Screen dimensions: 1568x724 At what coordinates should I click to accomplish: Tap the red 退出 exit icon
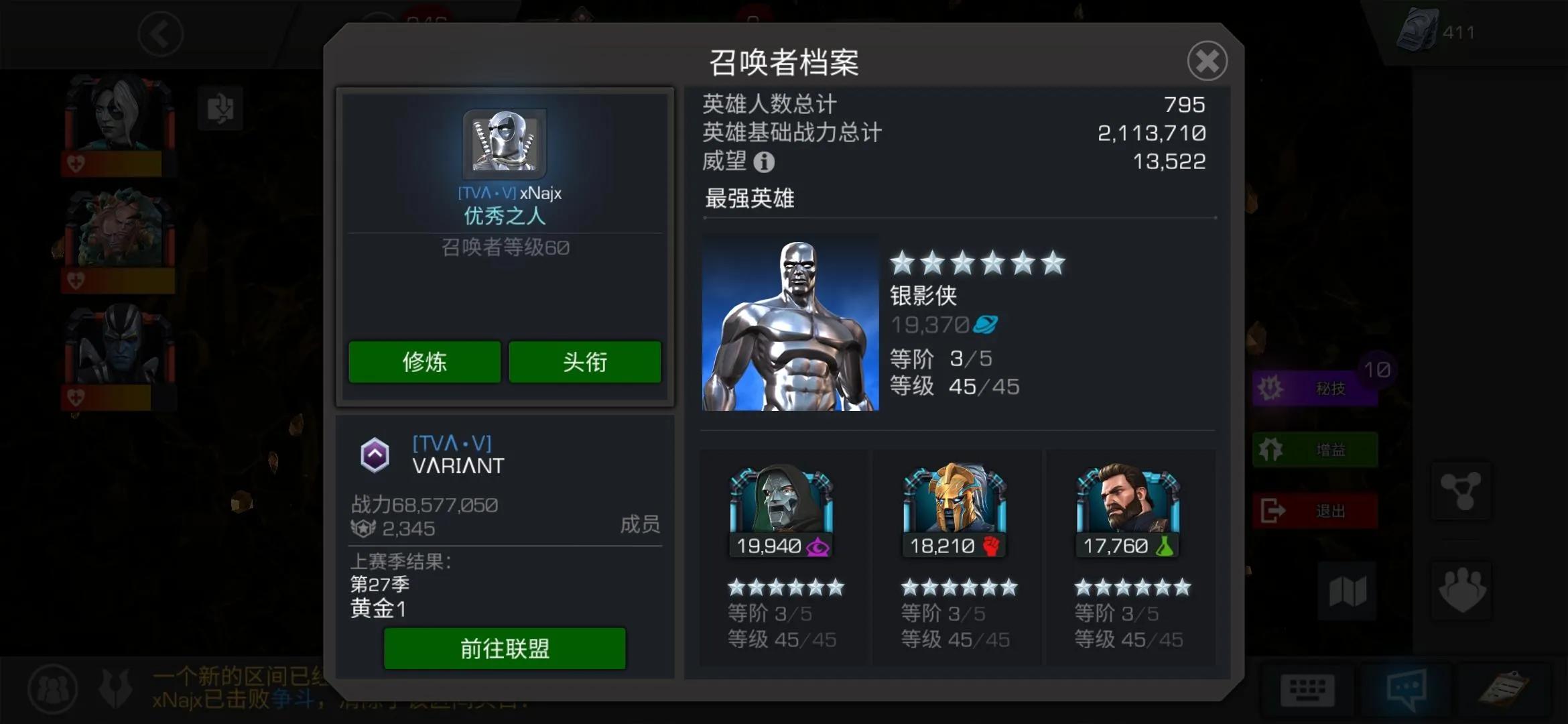click(x=1315, y=509)
